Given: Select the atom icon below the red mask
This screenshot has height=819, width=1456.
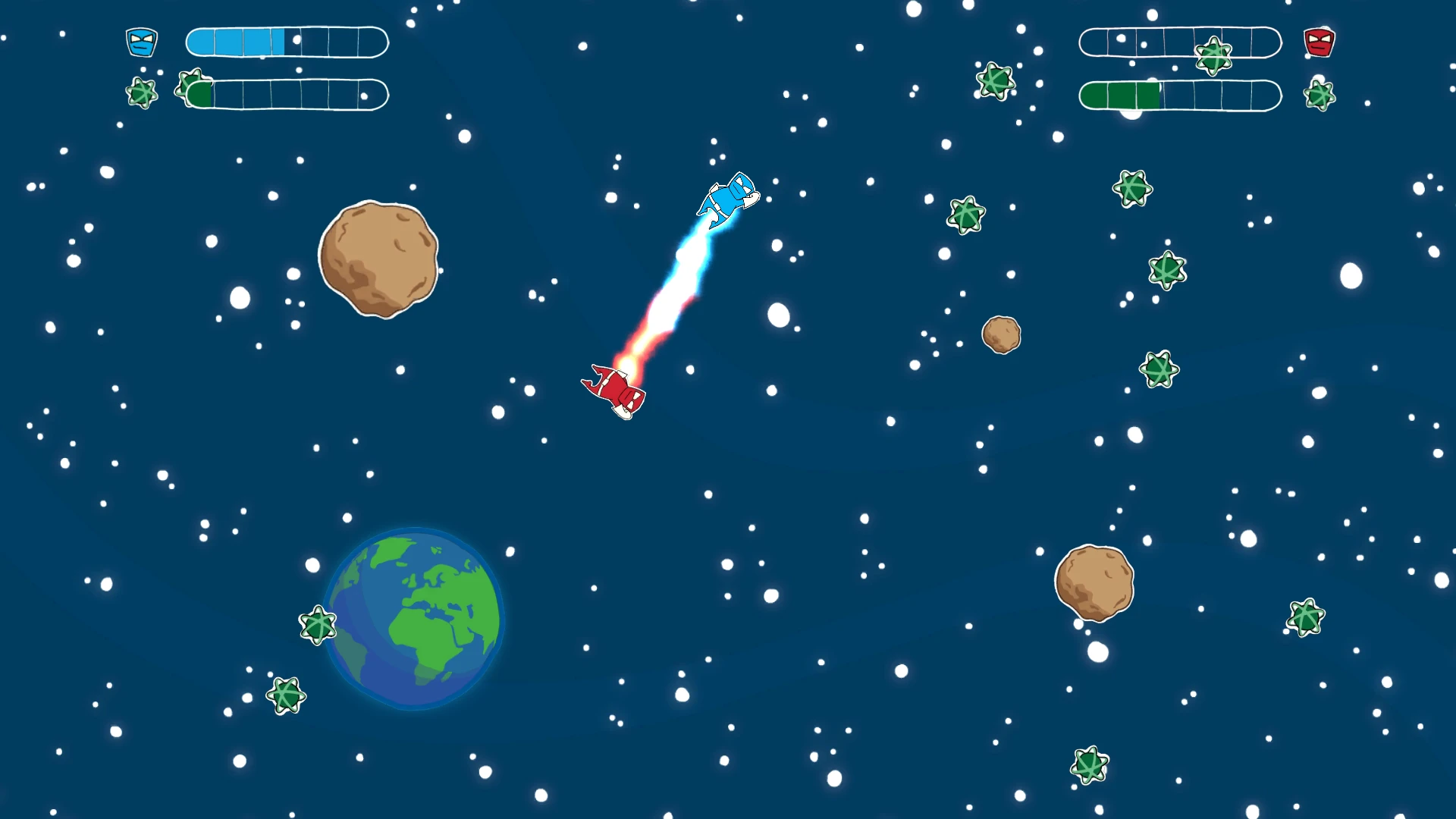Looking at the screenshot, I should coord(1319,96).
